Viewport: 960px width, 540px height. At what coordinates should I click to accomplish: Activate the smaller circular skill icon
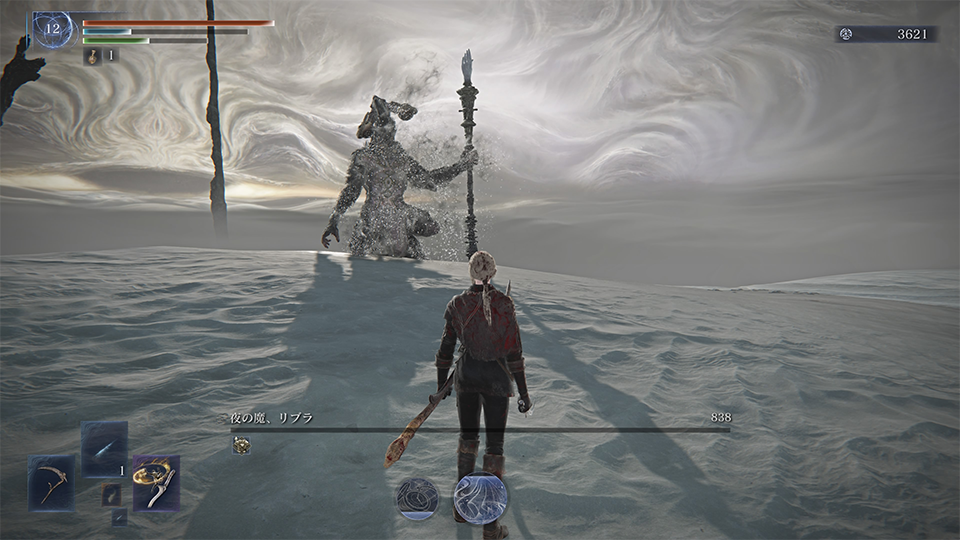(x=416, y=498)
